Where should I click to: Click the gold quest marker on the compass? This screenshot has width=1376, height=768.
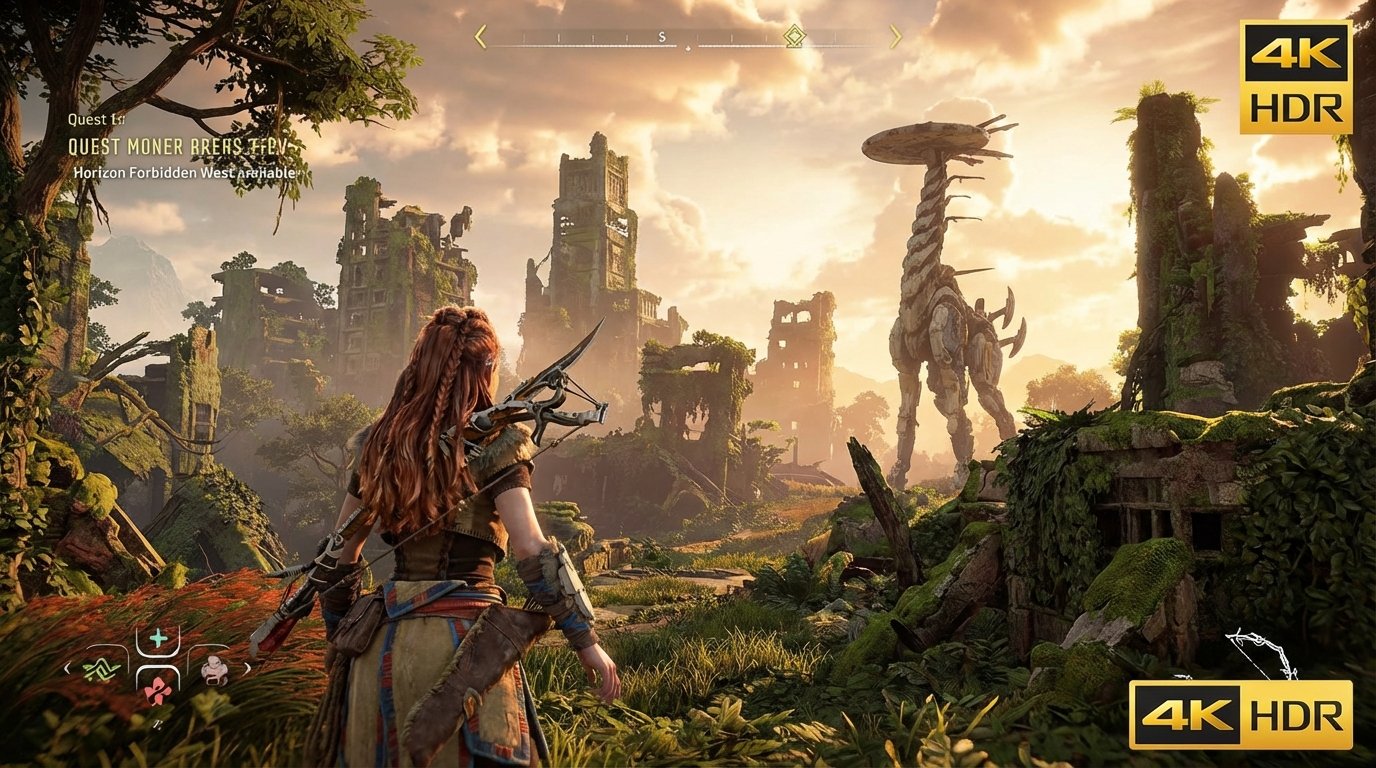(x=795, y=36)
